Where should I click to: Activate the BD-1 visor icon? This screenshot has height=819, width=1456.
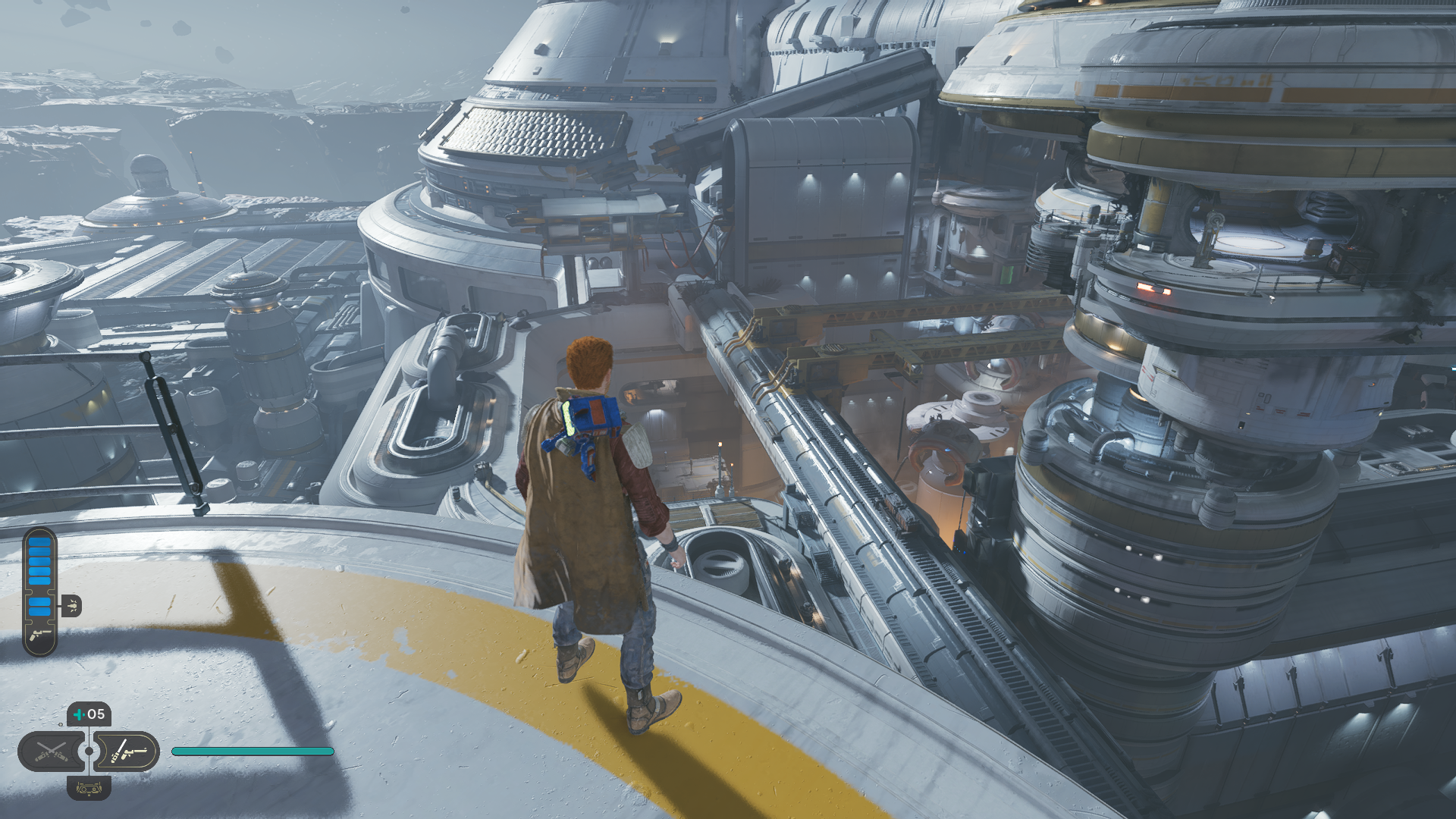point(89,789)
